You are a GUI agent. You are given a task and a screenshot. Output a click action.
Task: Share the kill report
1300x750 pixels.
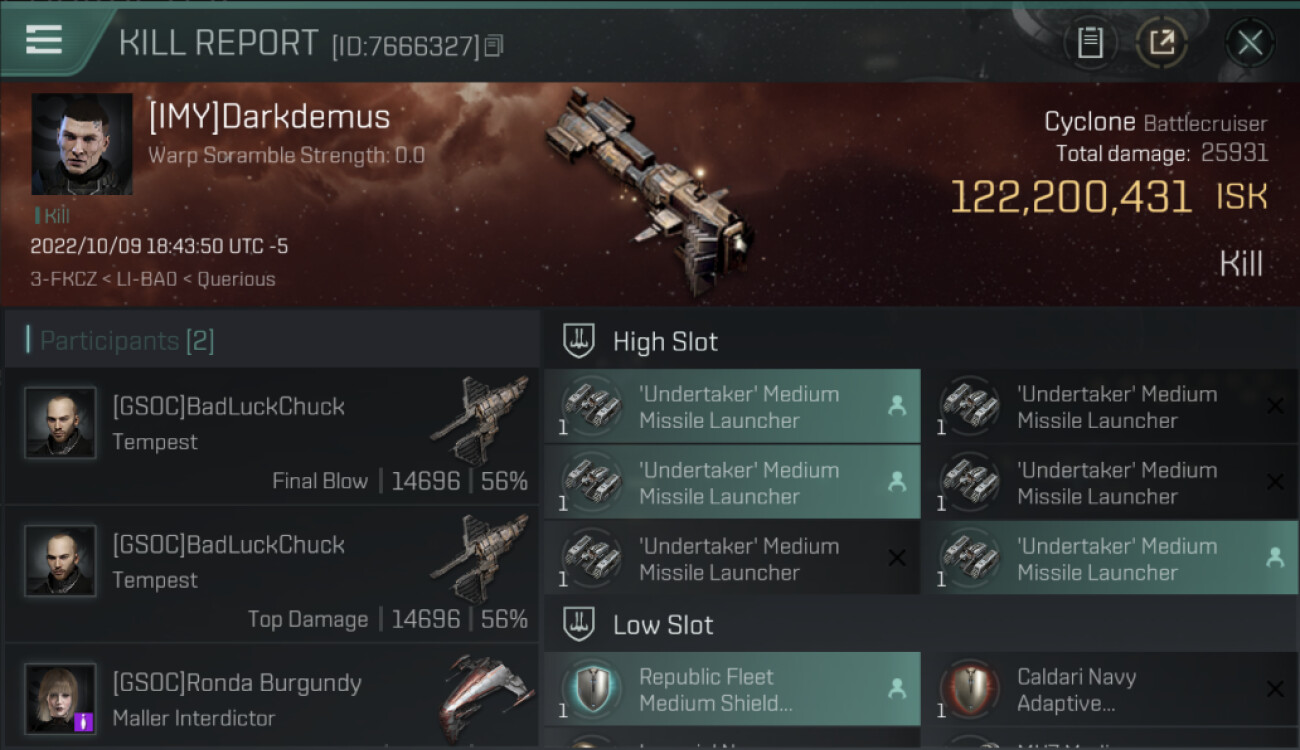(x=1161, y=42)
